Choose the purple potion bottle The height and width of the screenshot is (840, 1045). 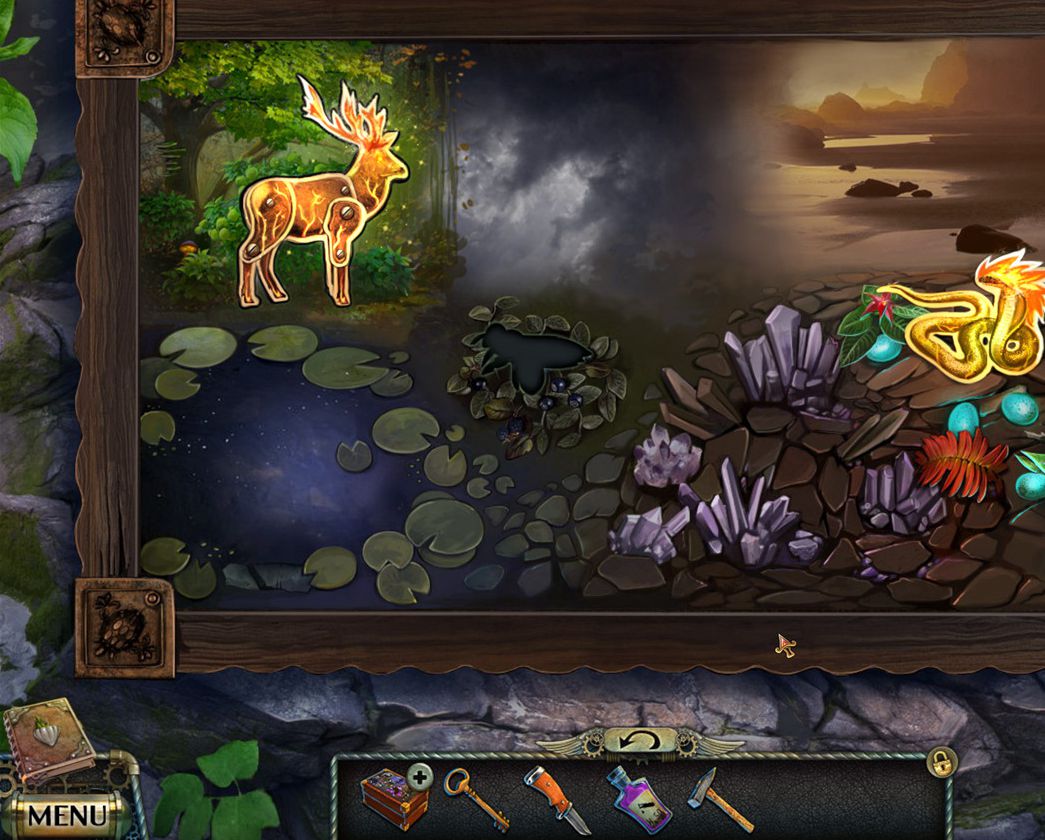(x=637, y=798)
